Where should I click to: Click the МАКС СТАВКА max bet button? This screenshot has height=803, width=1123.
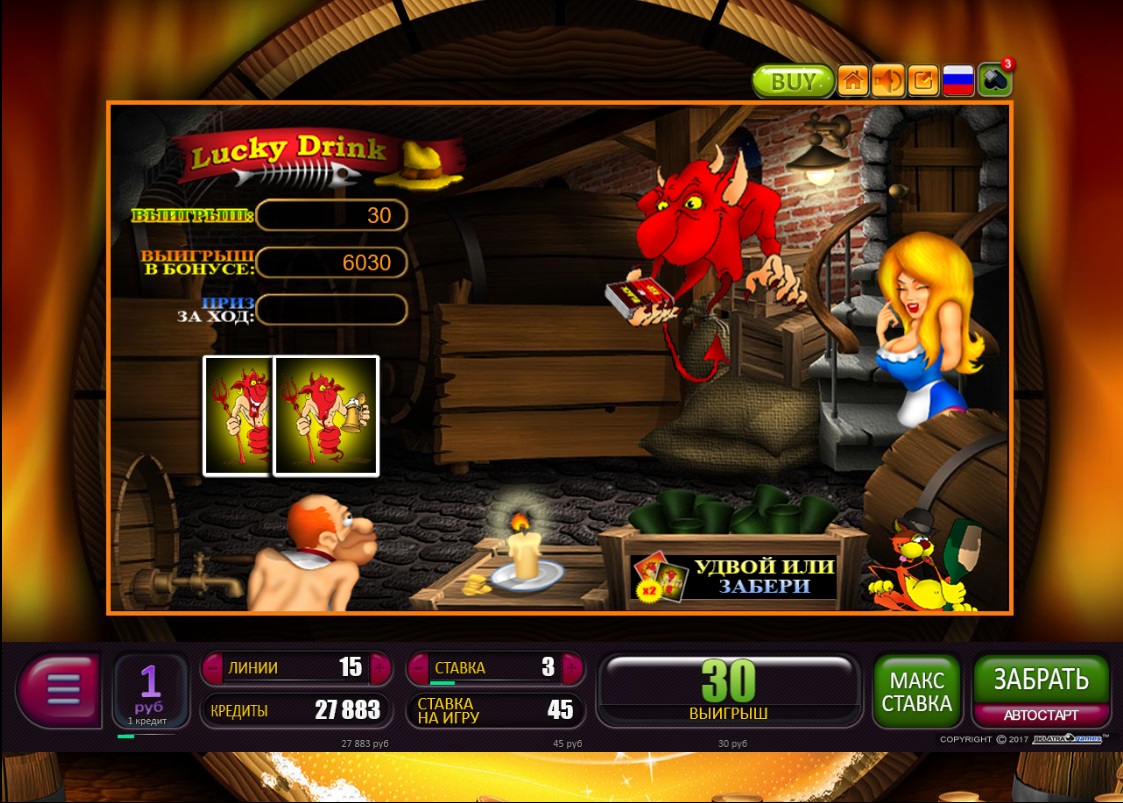916,691
